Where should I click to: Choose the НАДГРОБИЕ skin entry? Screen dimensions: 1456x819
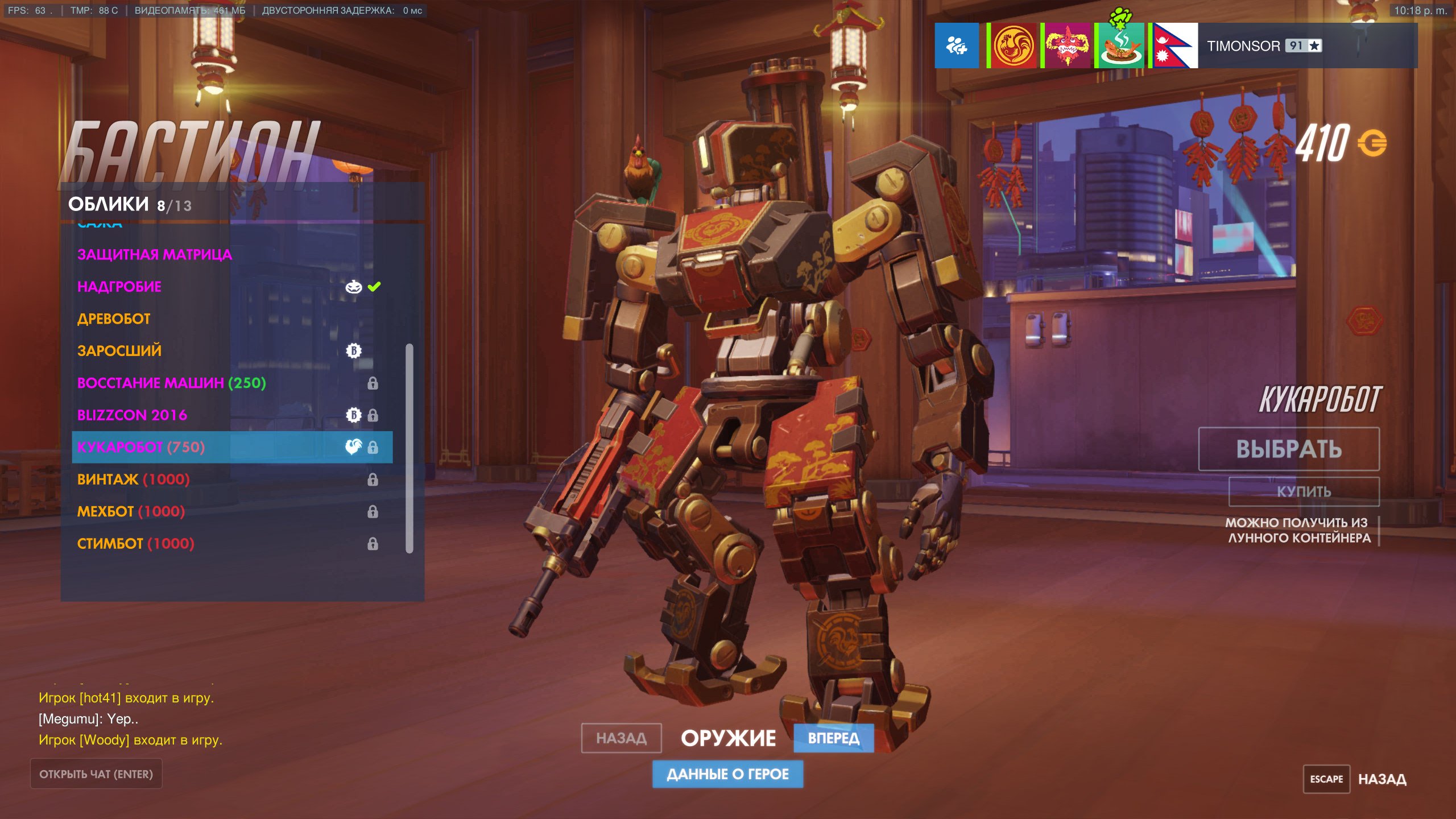coord(119,287)
